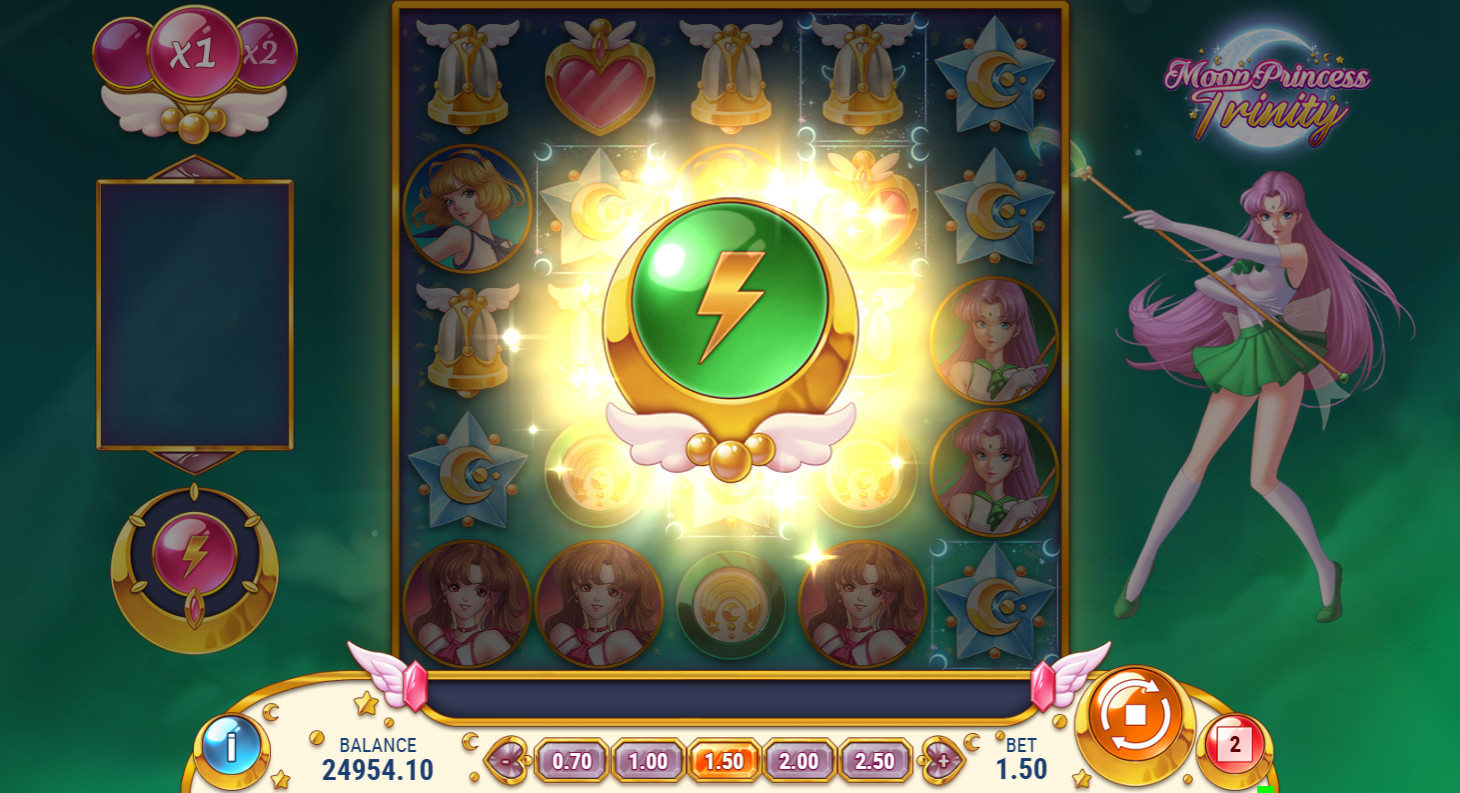
Task: Stop the spin with the orange button
Action: tap(1134, 716)
